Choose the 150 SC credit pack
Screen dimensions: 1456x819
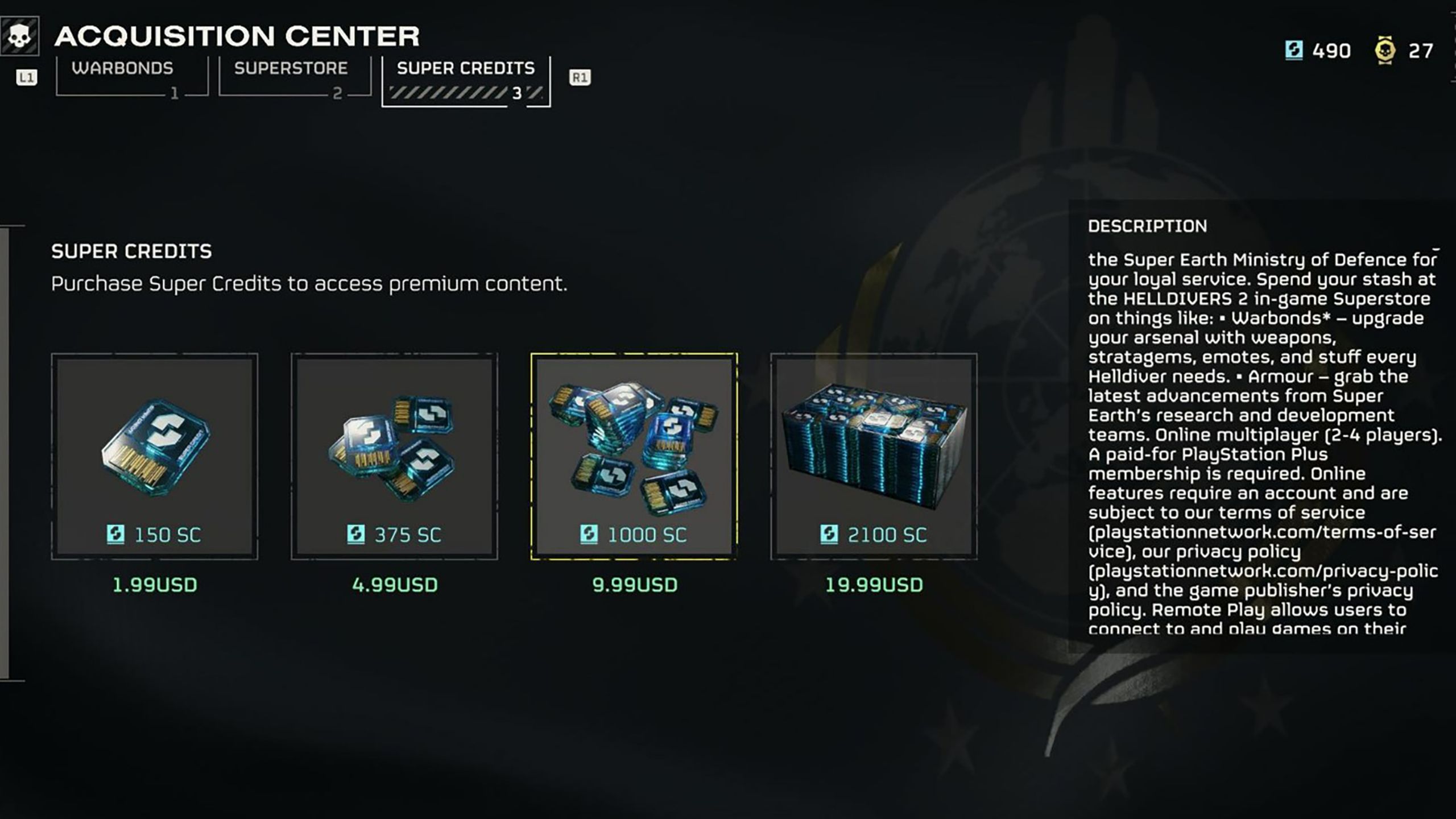tap(154, 456)
